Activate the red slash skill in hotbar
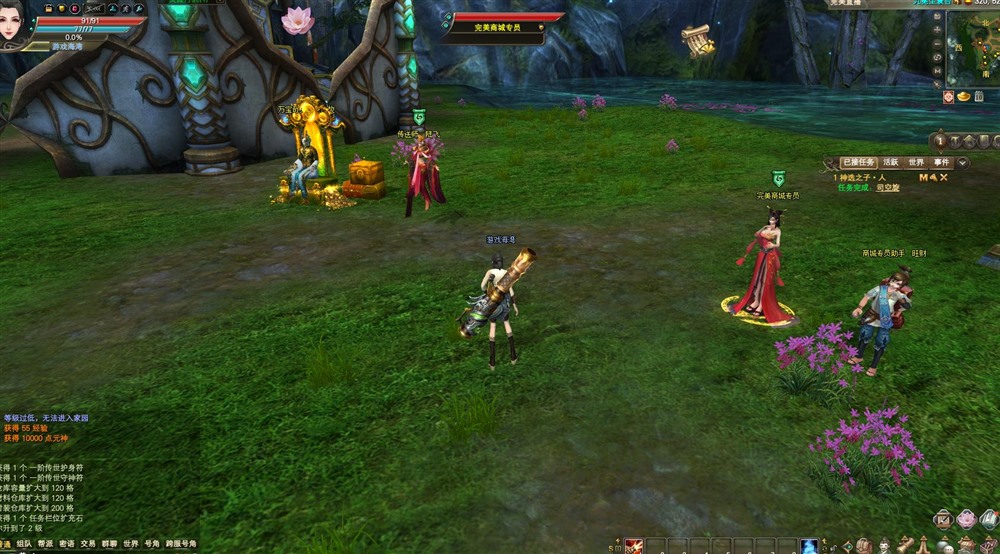Viewport: 1000px width, 554px height. click(x=634, y=546)
